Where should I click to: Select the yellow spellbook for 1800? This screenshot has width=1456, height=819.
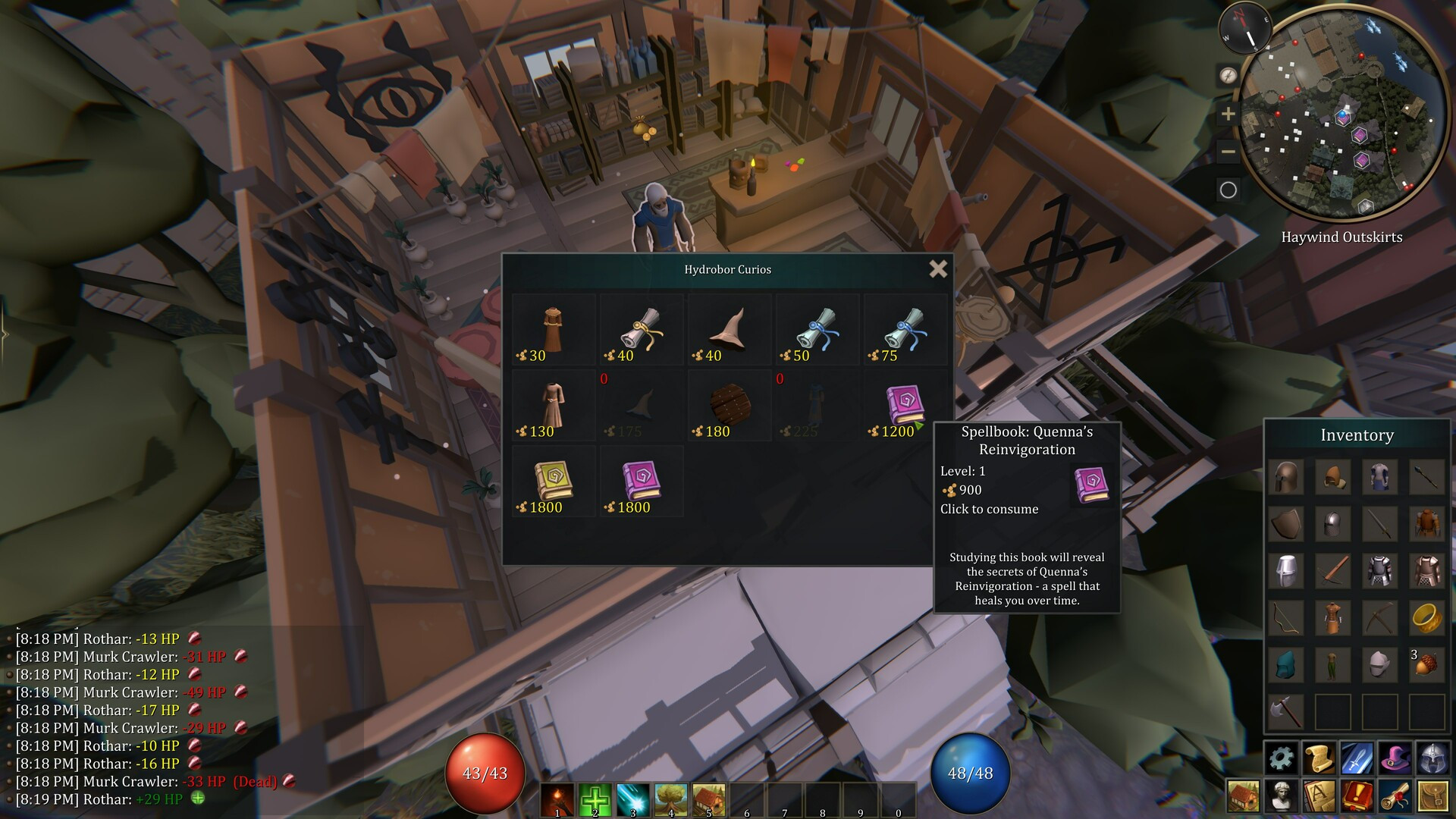[x=553, y=482]
